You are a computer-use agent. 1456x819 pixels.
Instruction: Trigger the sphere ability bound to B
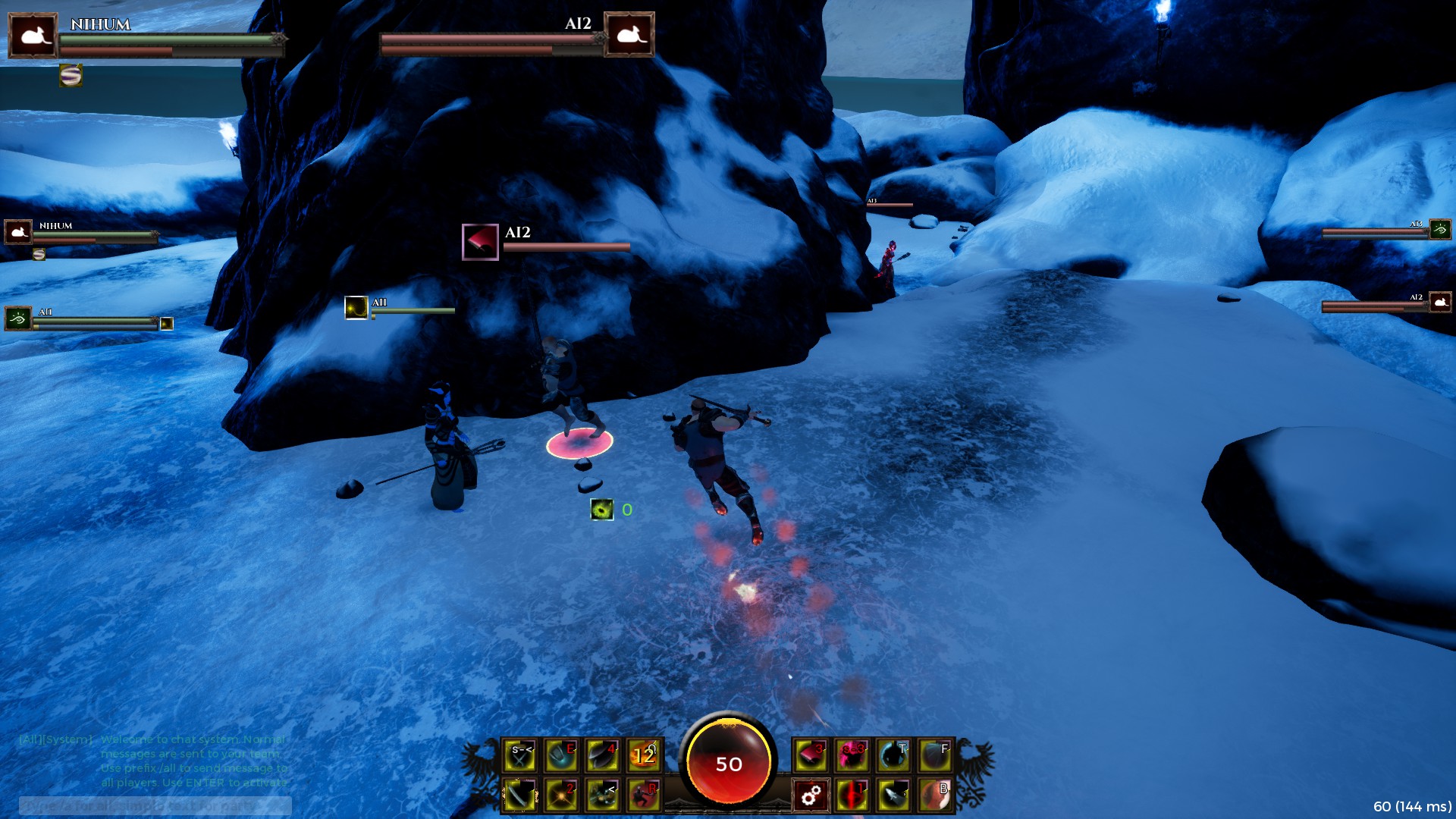point(934,795)
